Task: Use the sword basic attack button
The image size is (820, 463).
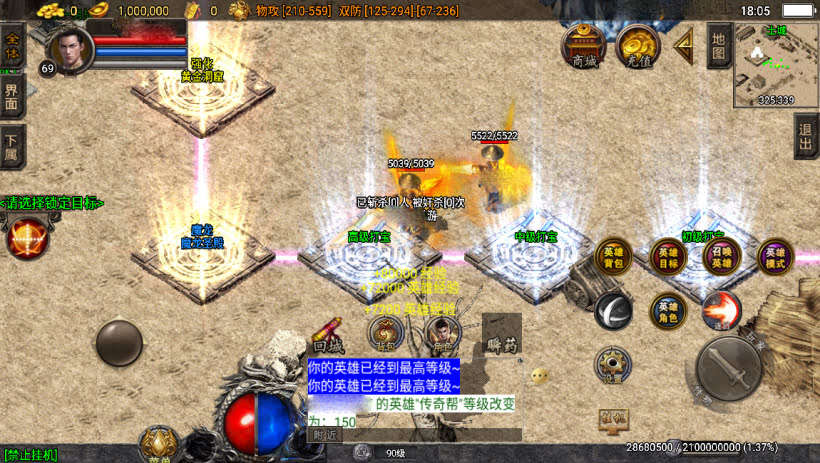Action: (729, 369)
